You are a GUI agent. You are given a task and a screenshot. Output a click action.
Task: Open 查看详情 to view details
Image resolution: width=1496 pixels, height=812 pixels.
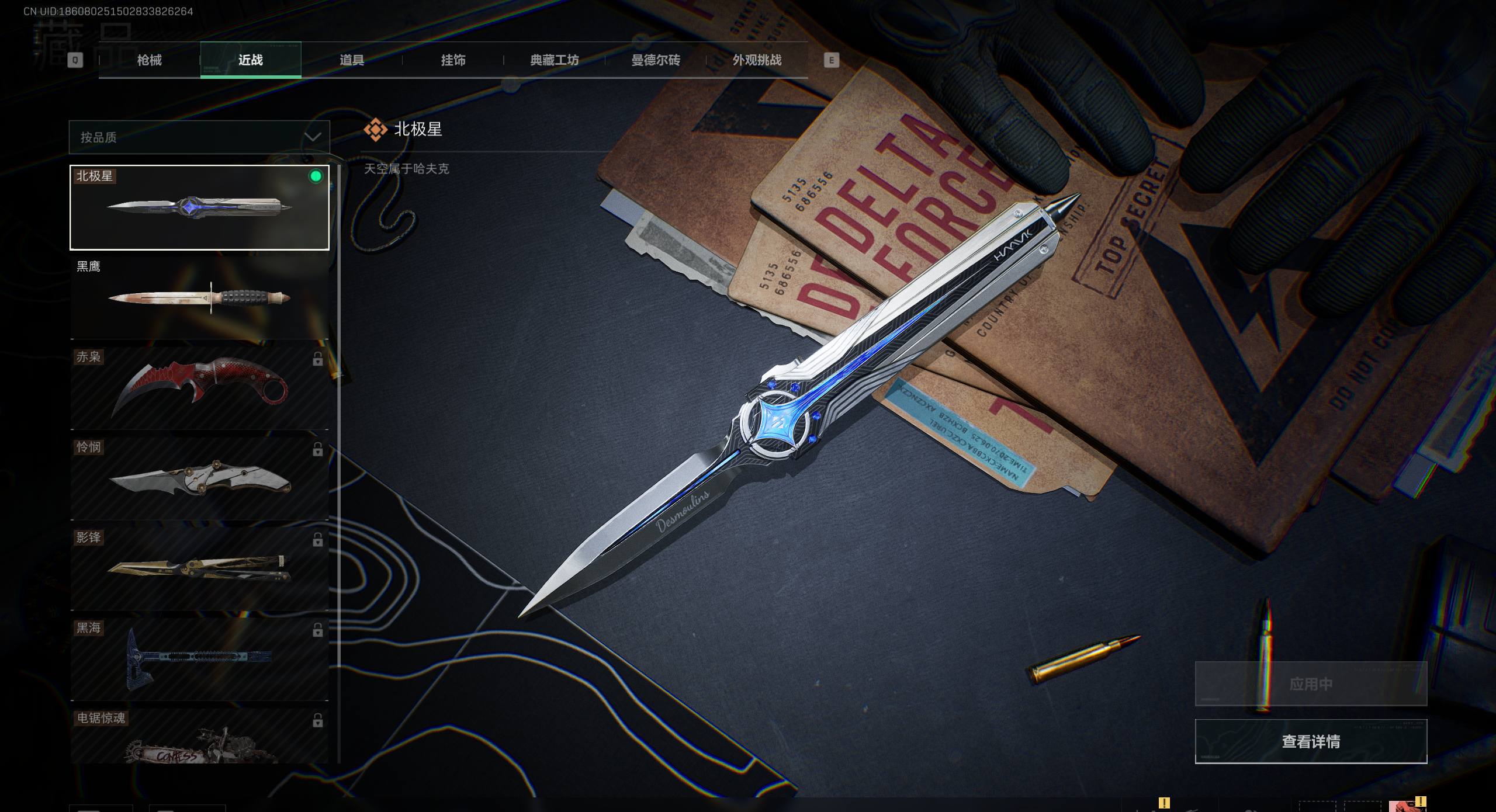pyautogui.click(x=1311, y=741)
